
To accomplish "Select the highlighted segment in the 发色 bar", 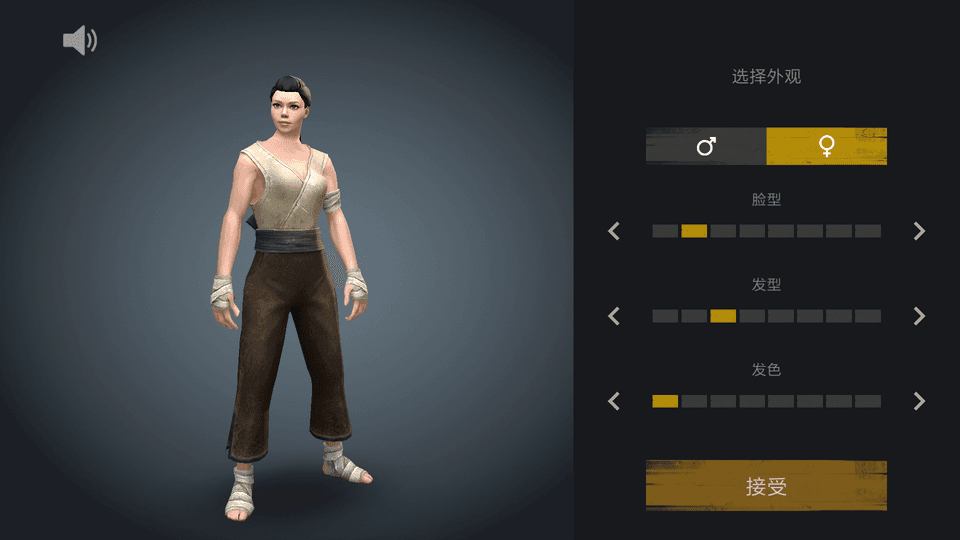I will point(665,401).
